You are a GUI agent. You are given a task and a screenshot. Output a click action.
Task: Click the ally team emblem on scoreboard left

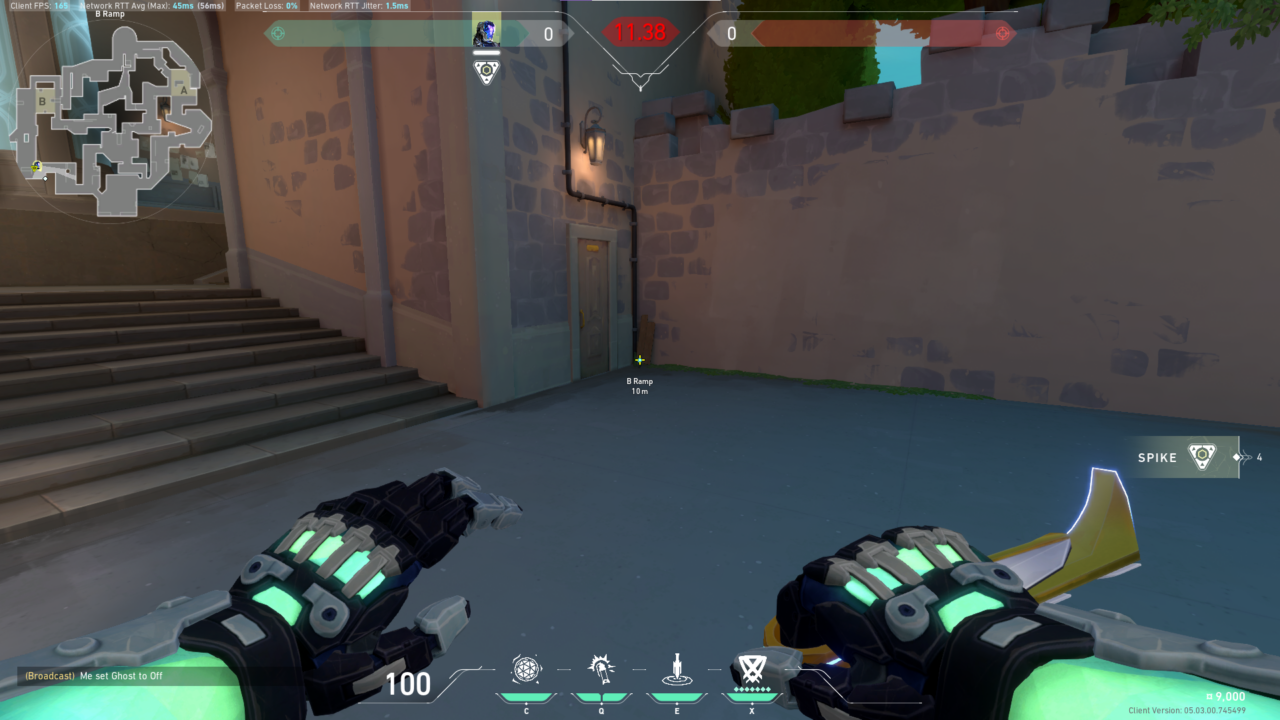tap(277, 33)
